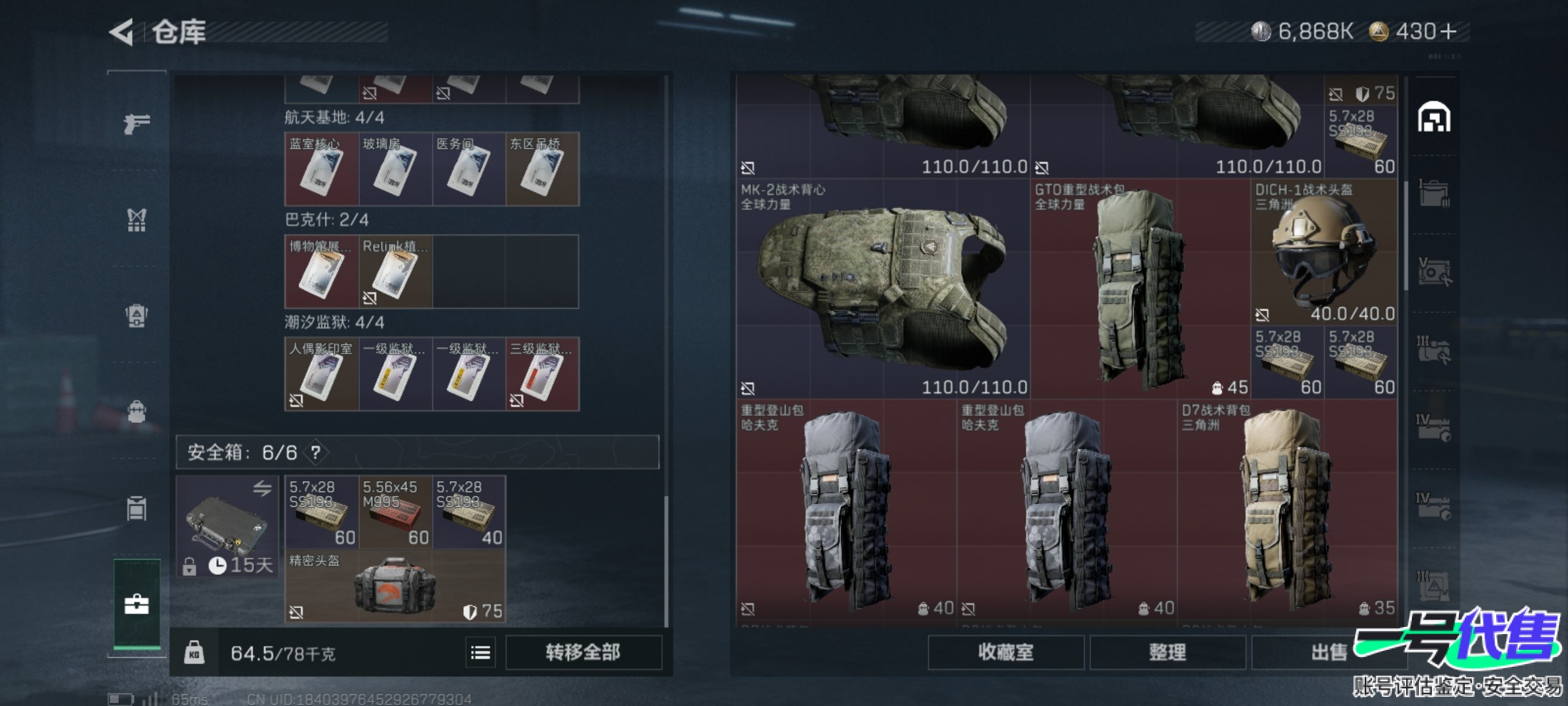Select the 博物馆展 keycard
This screenshot has width=1568, height=706.
tap(321, 272)
